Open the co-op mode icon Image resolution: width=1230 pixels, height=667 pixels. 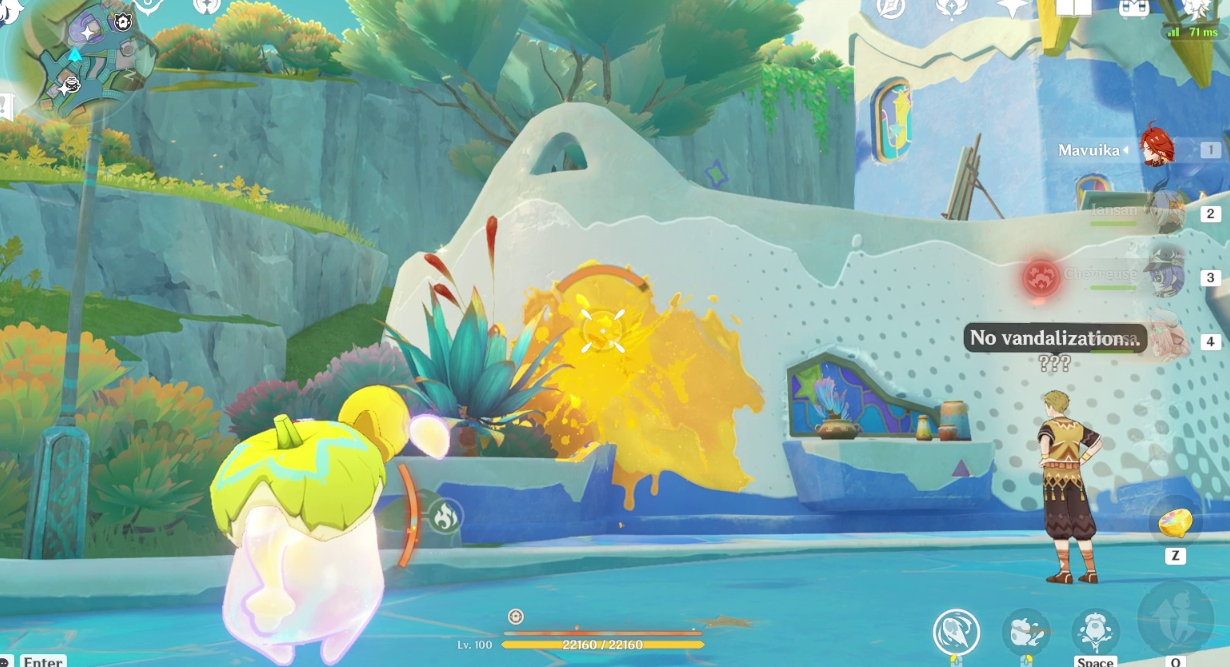pos(1134,8)
